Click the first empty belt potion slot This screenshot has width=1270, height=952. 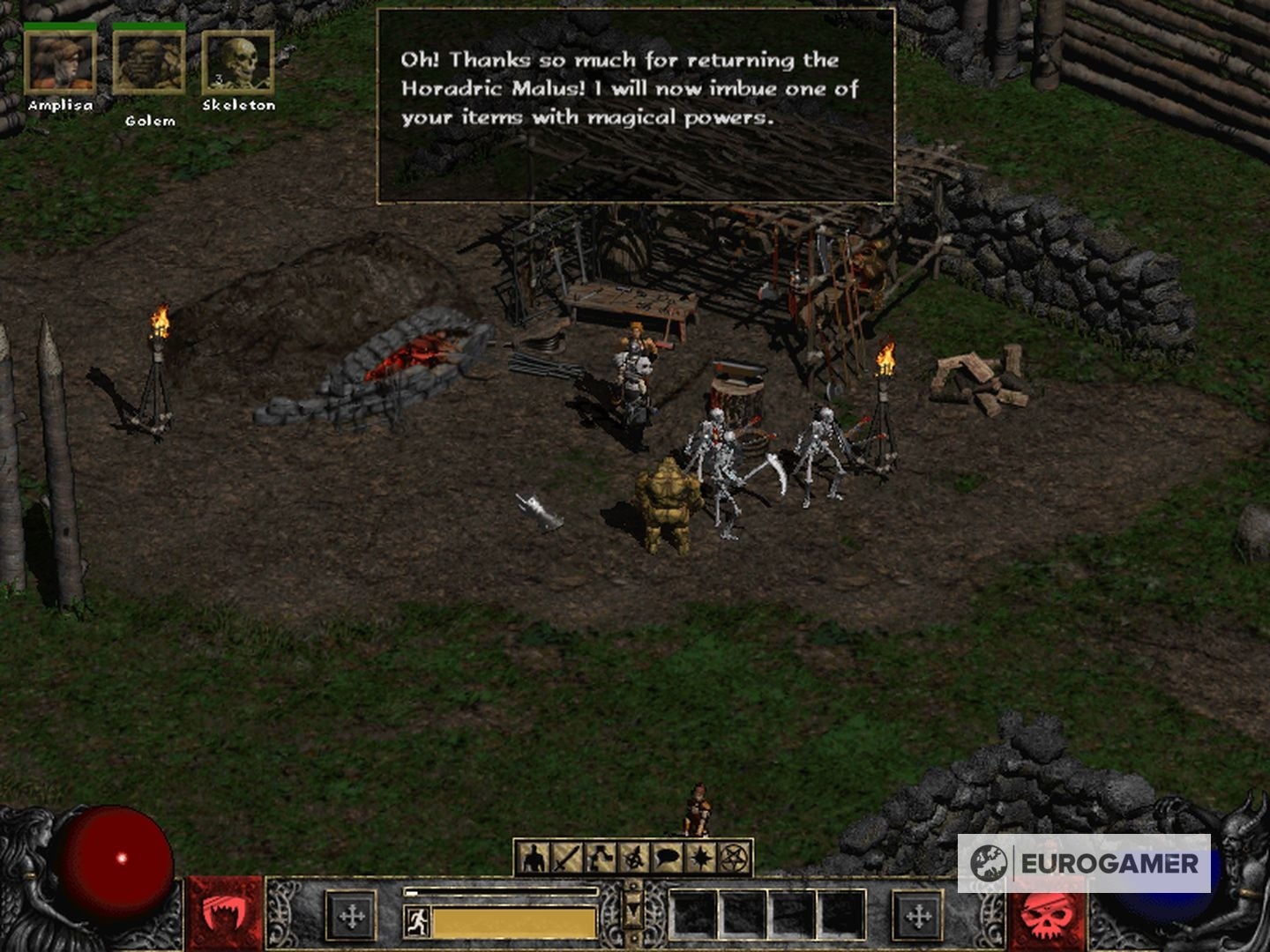[x=692, y=912]
